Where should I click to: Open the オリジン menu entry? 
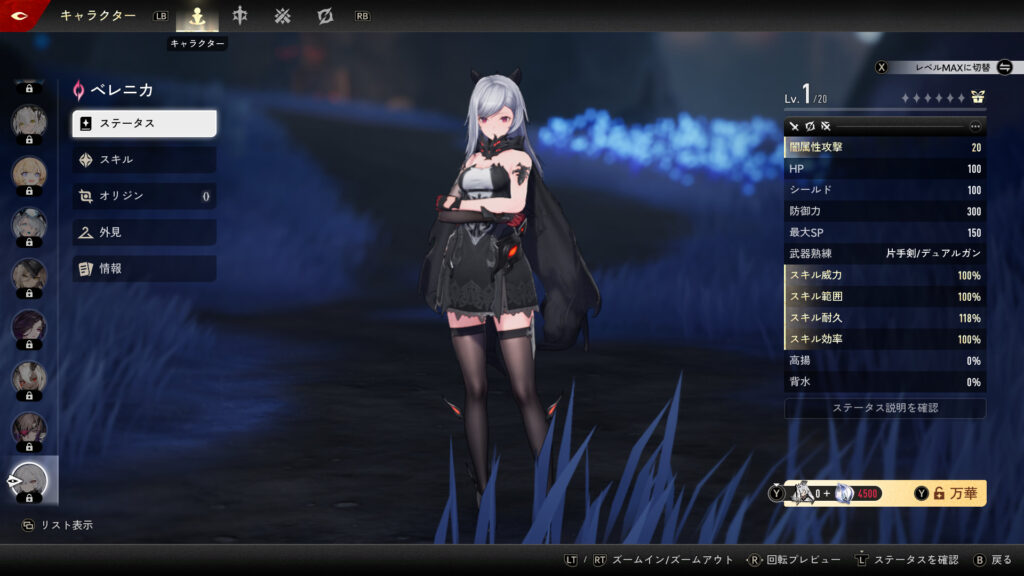pyautogui.click(x=144, y=196)
